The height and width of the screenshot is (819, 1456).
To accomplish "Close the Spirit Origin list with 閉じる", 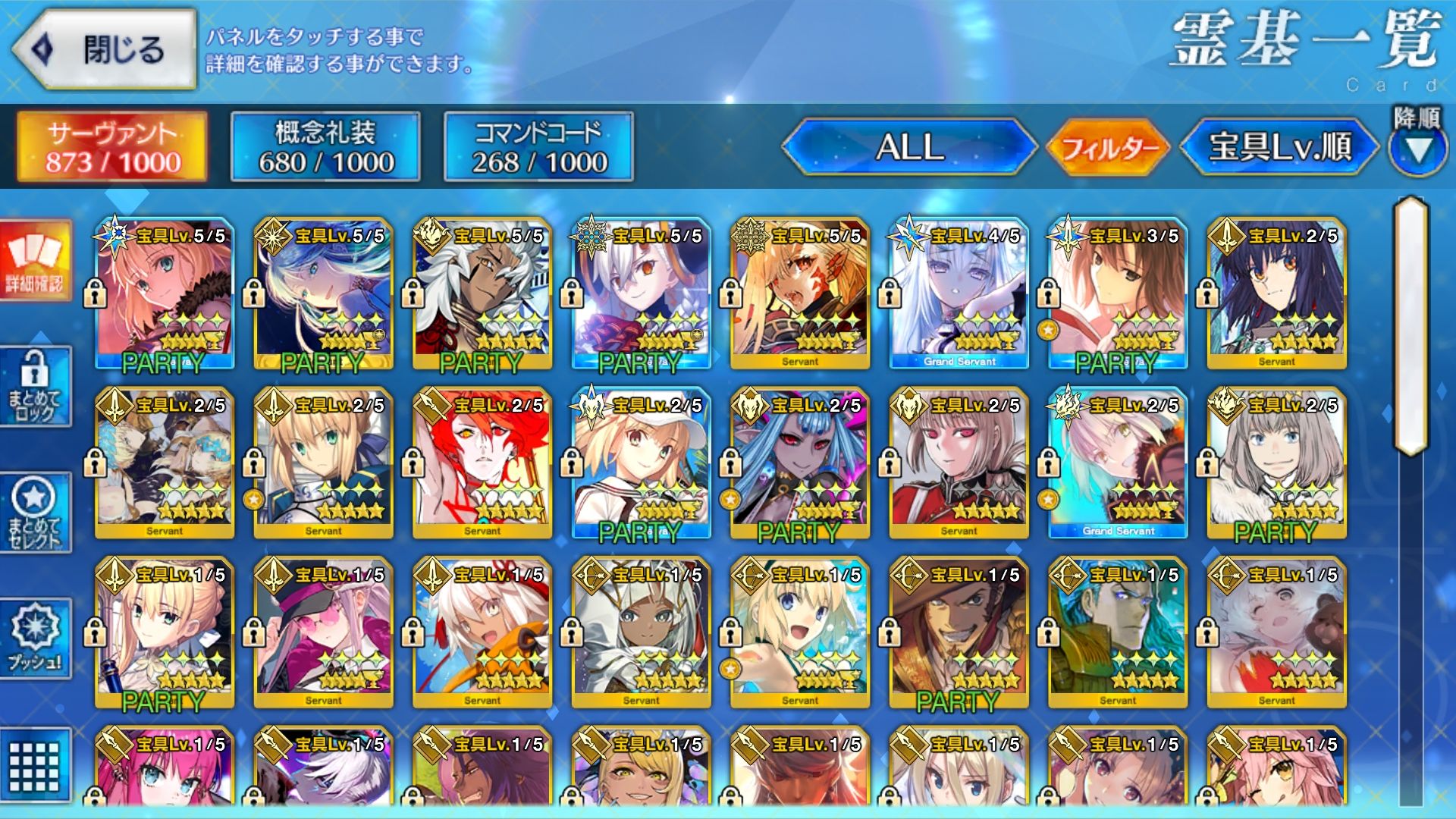I will pos(105,50).
